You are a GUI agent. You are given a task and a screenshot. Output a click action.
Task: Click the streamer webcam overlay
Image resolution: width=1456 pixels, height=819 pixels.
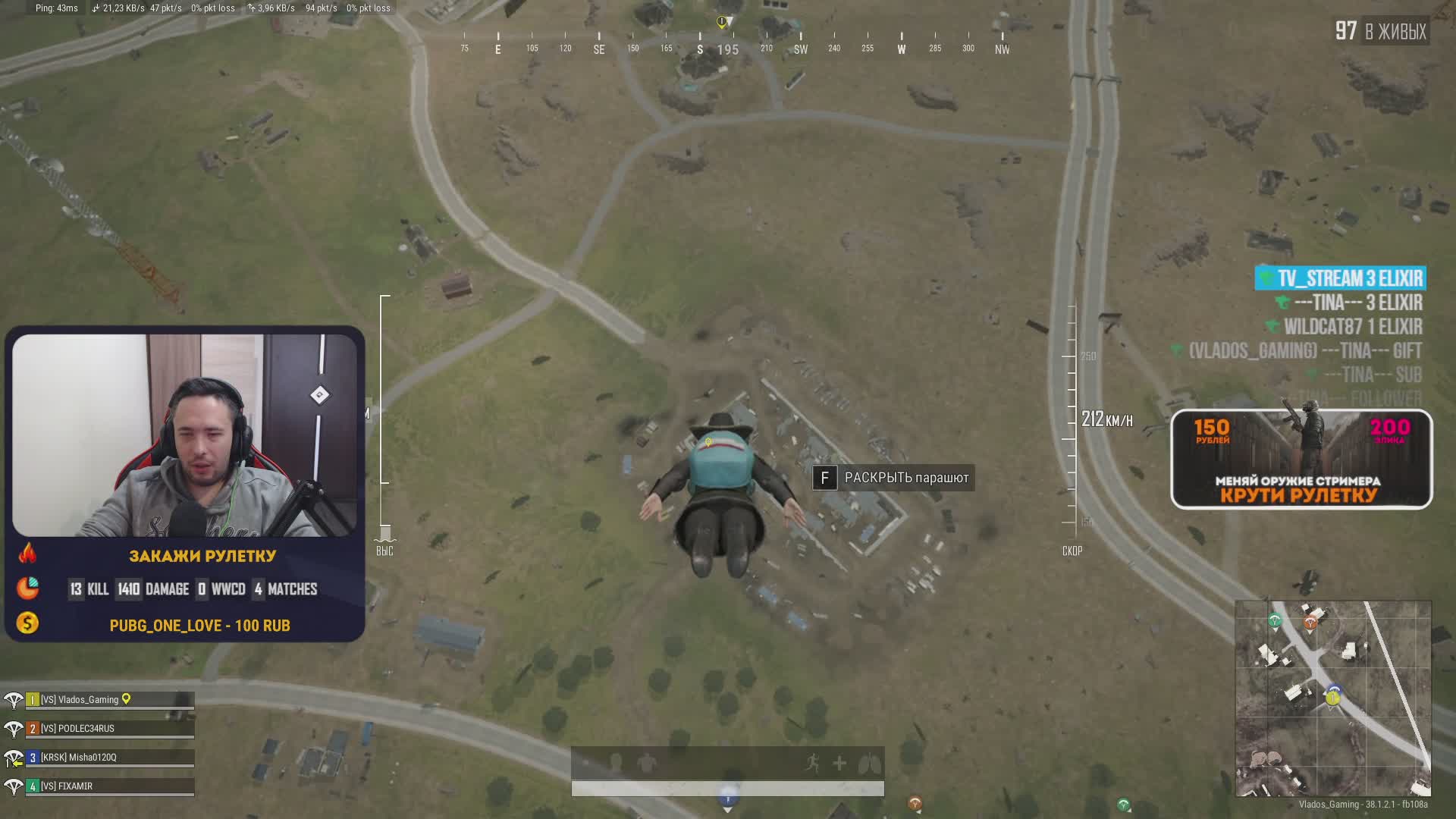(x=184, y=435)
